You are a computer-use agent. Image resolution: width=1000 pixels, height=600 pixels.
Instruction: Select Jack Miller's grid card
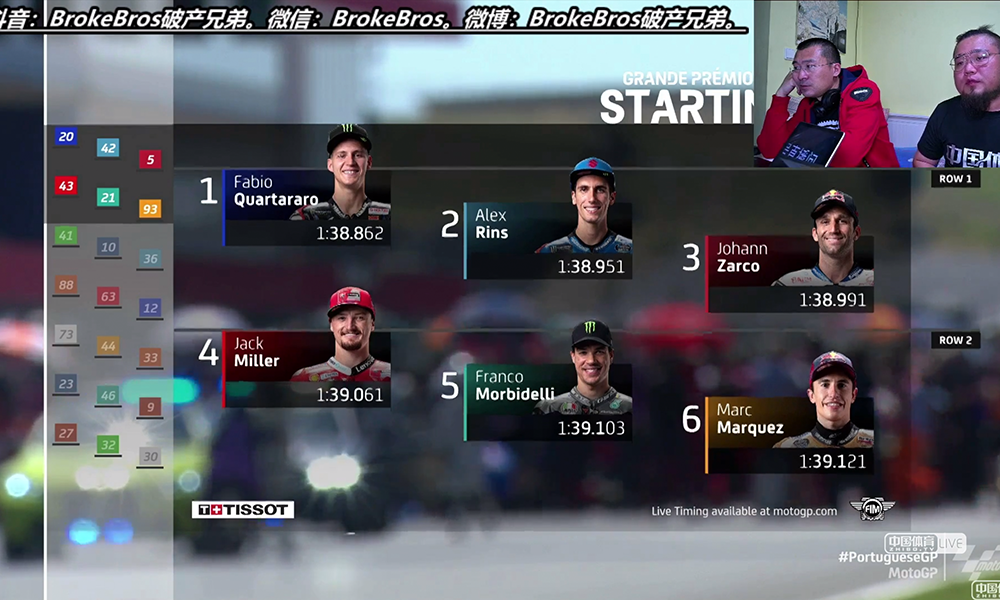tap(306, 369)
